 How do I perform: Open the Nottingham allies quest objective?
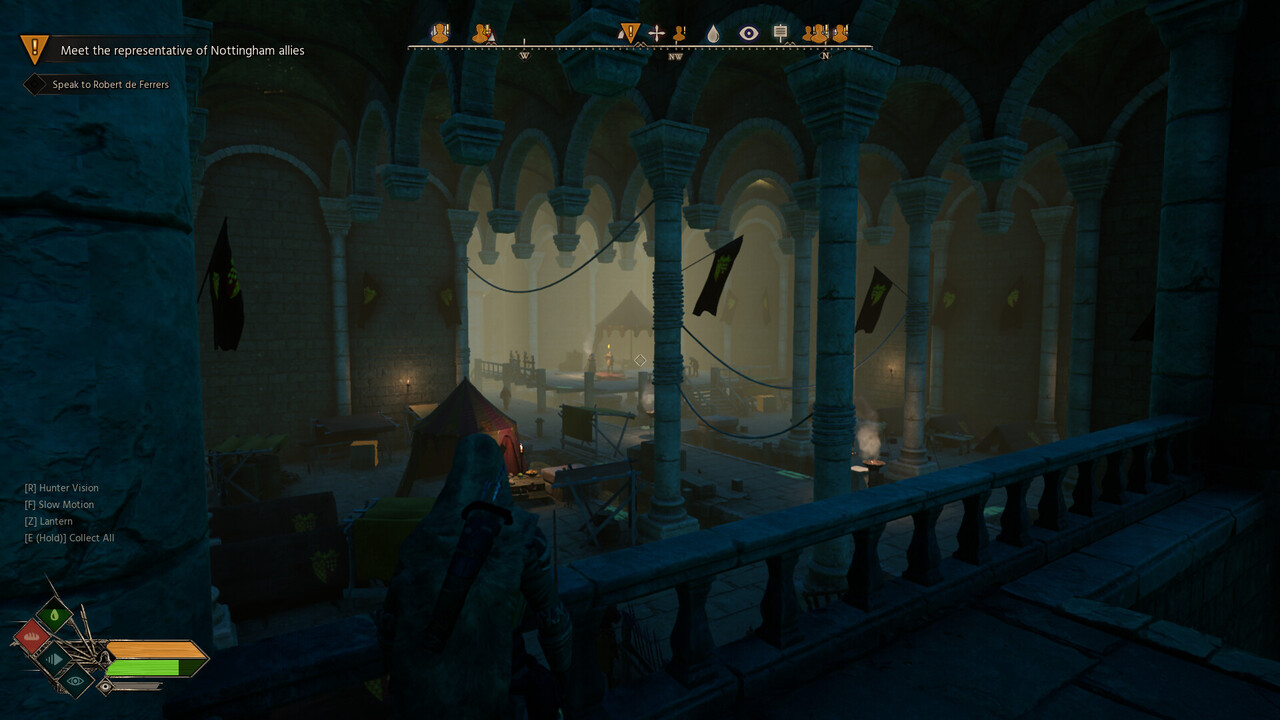(x=182, y=50)
